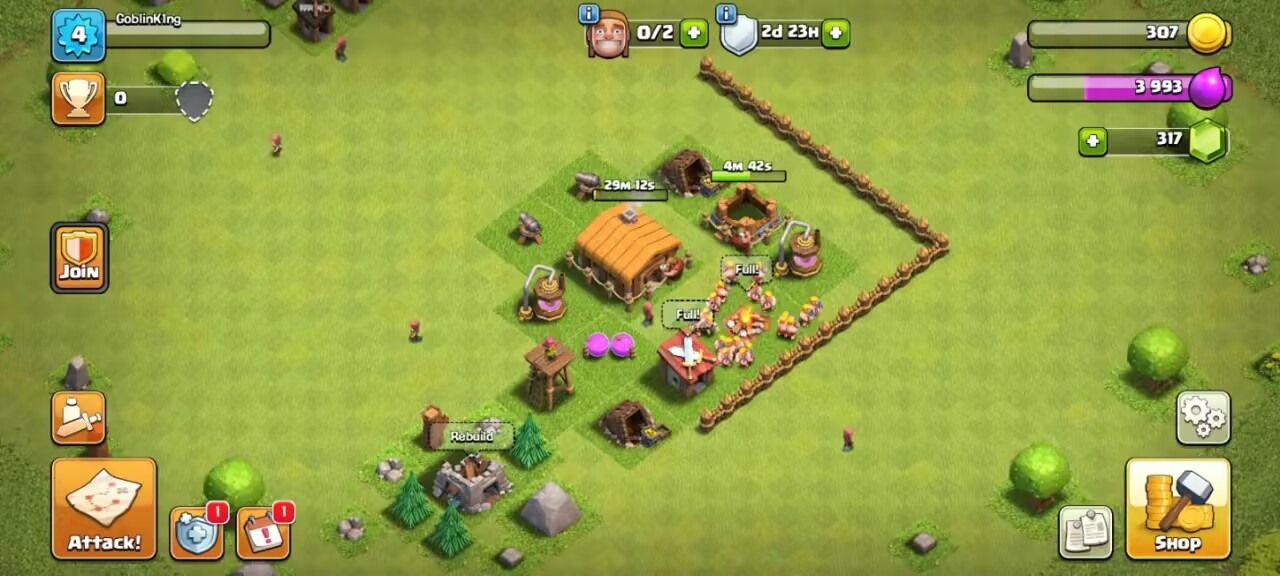
Task: Tap the Rebuild label on the ruin
Action: [471, 437]
